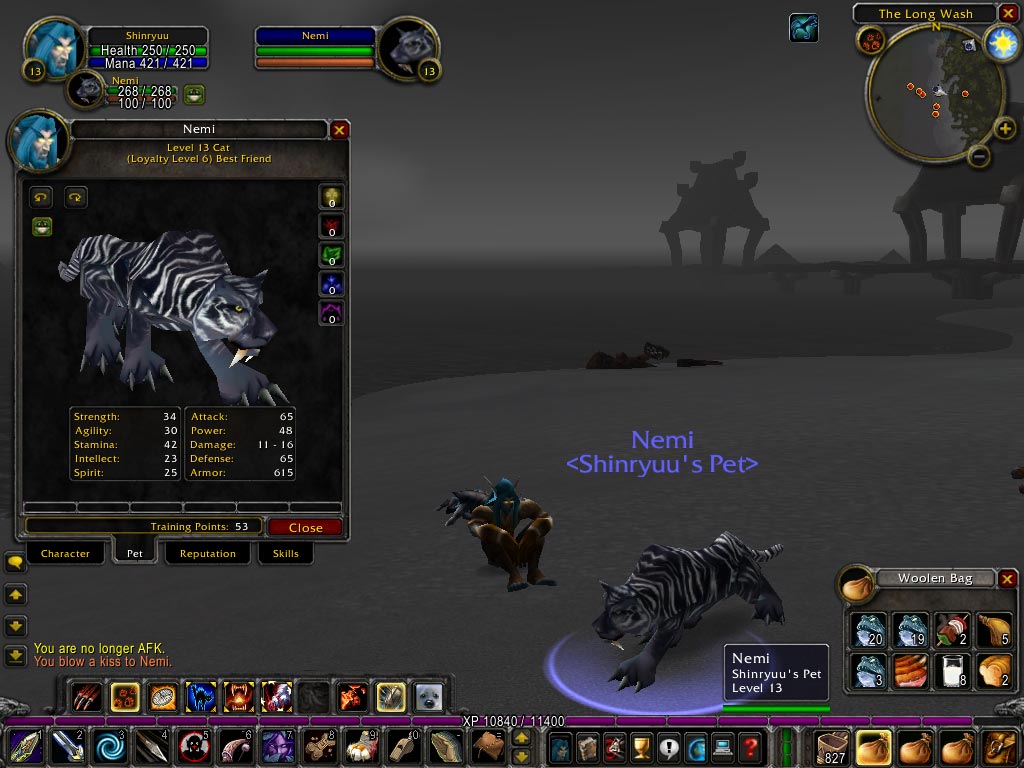Click the seal-face icon on the pet bar
Screen dimensions: 1024x768
tap(428, 696)
